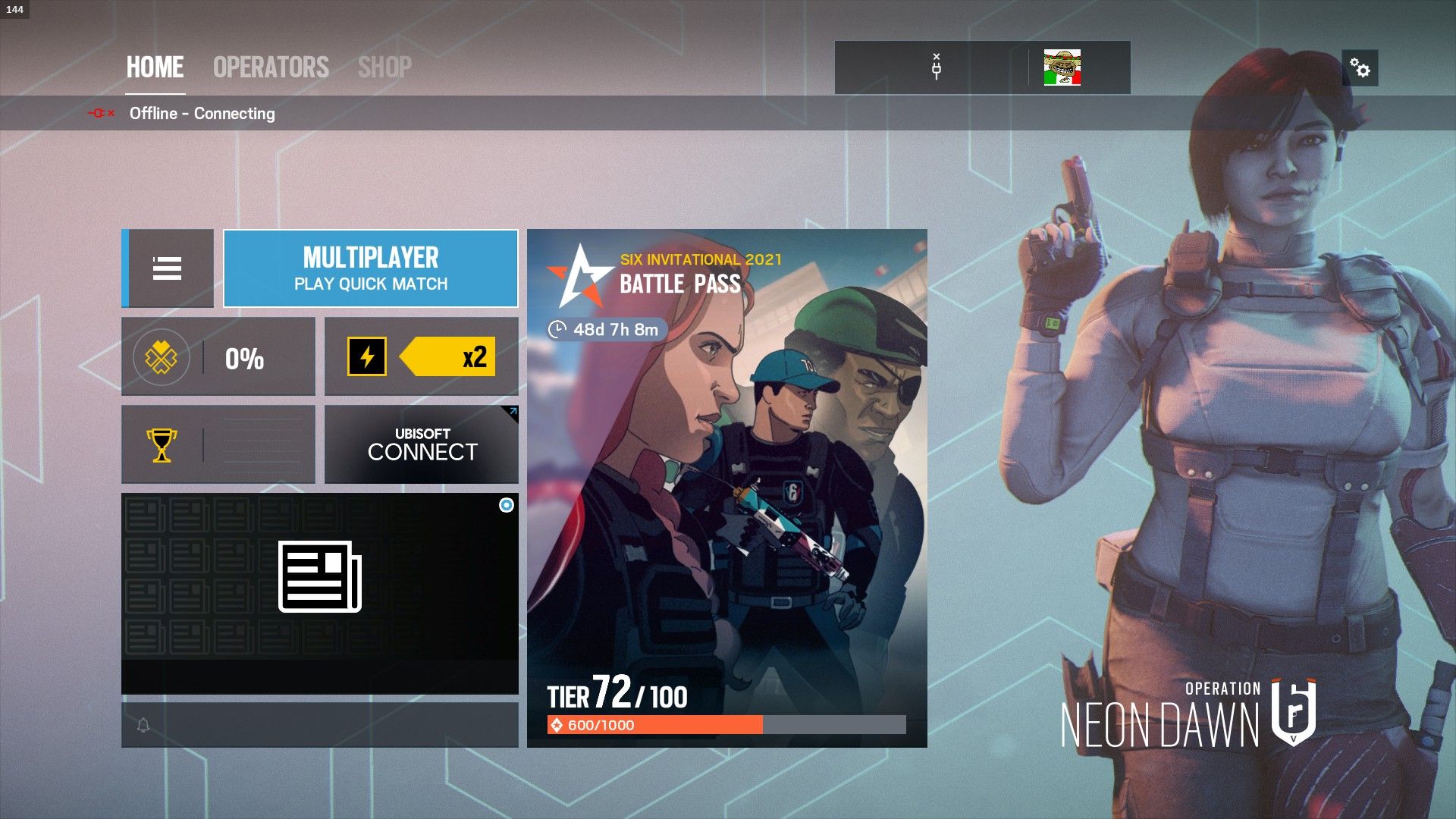Go to the Shop tab

pyautogui.click(x=384, y=67)
